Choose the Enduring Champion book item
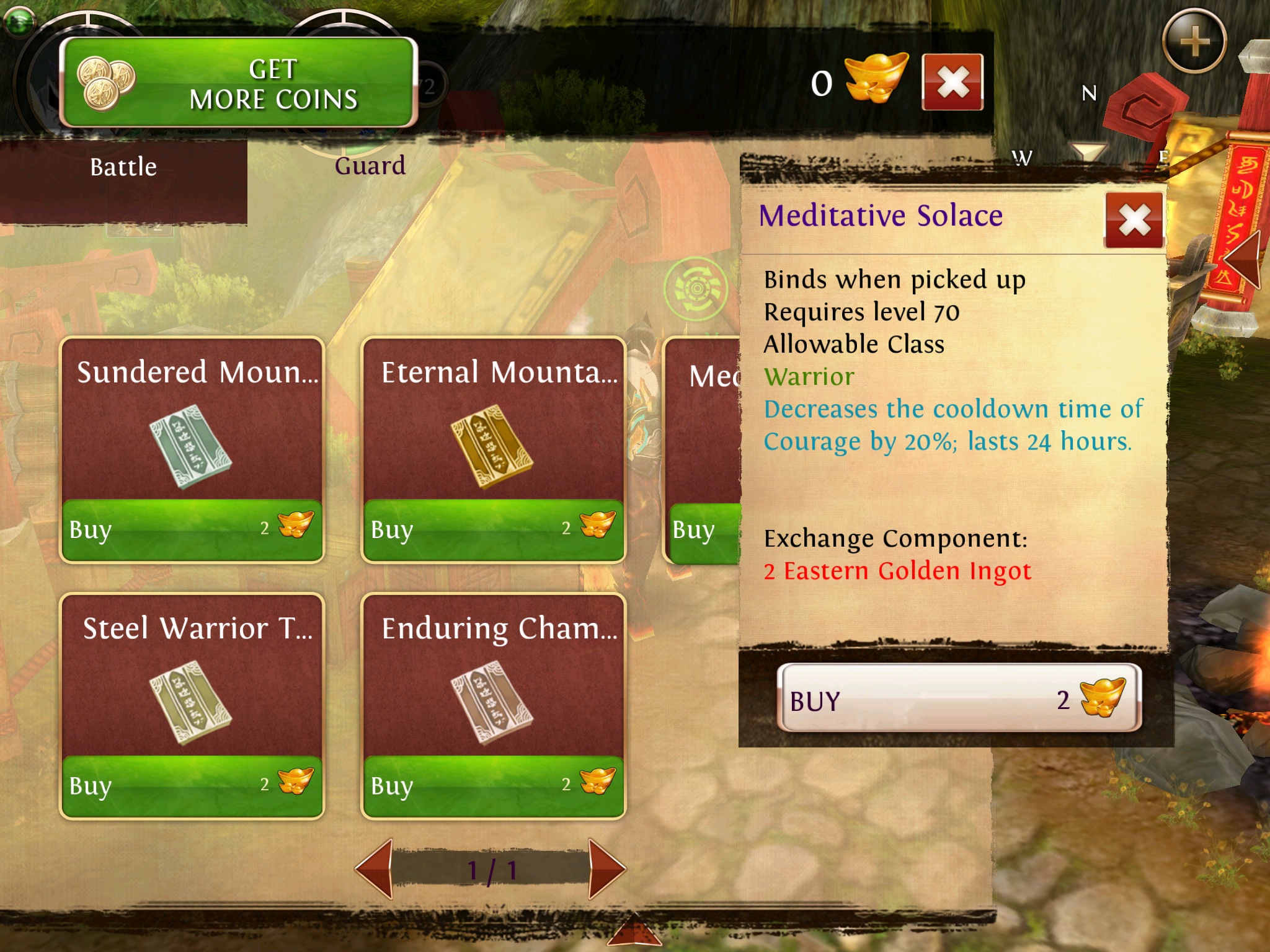This screenshot has height=952, width=1270. point(493,700)
